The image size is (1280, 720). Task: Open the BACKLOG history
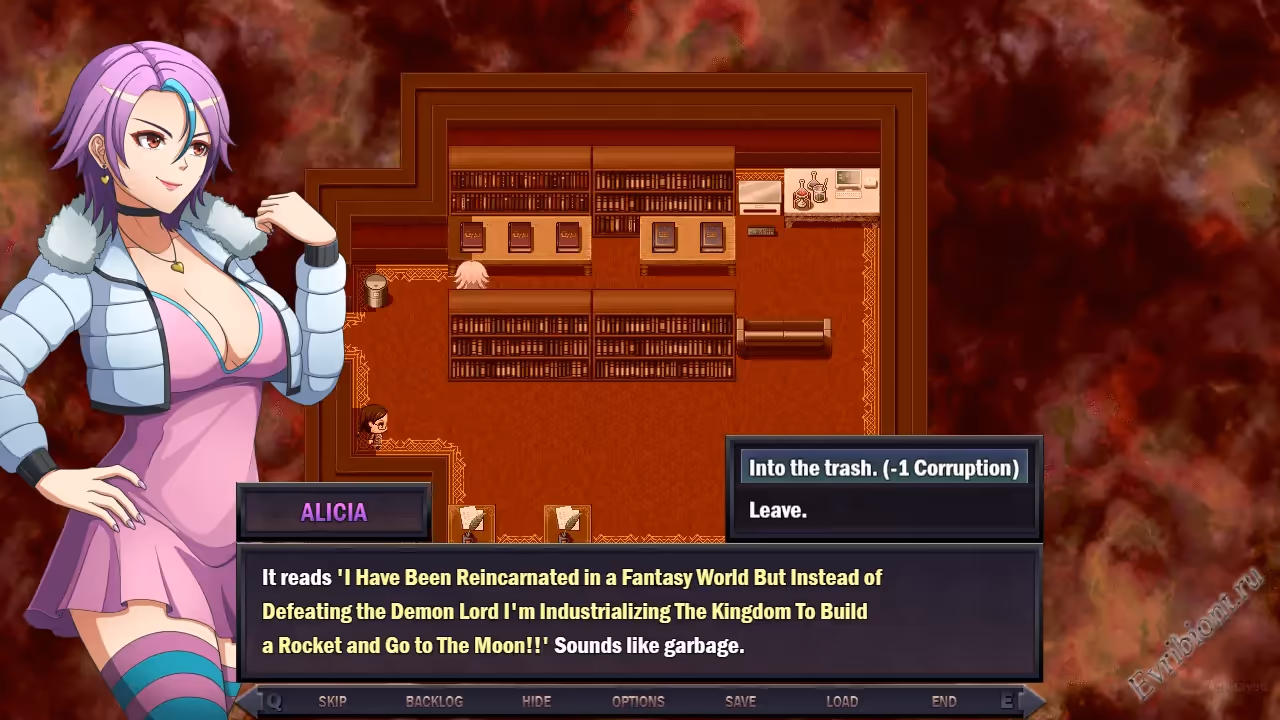(x=434, y=701)
